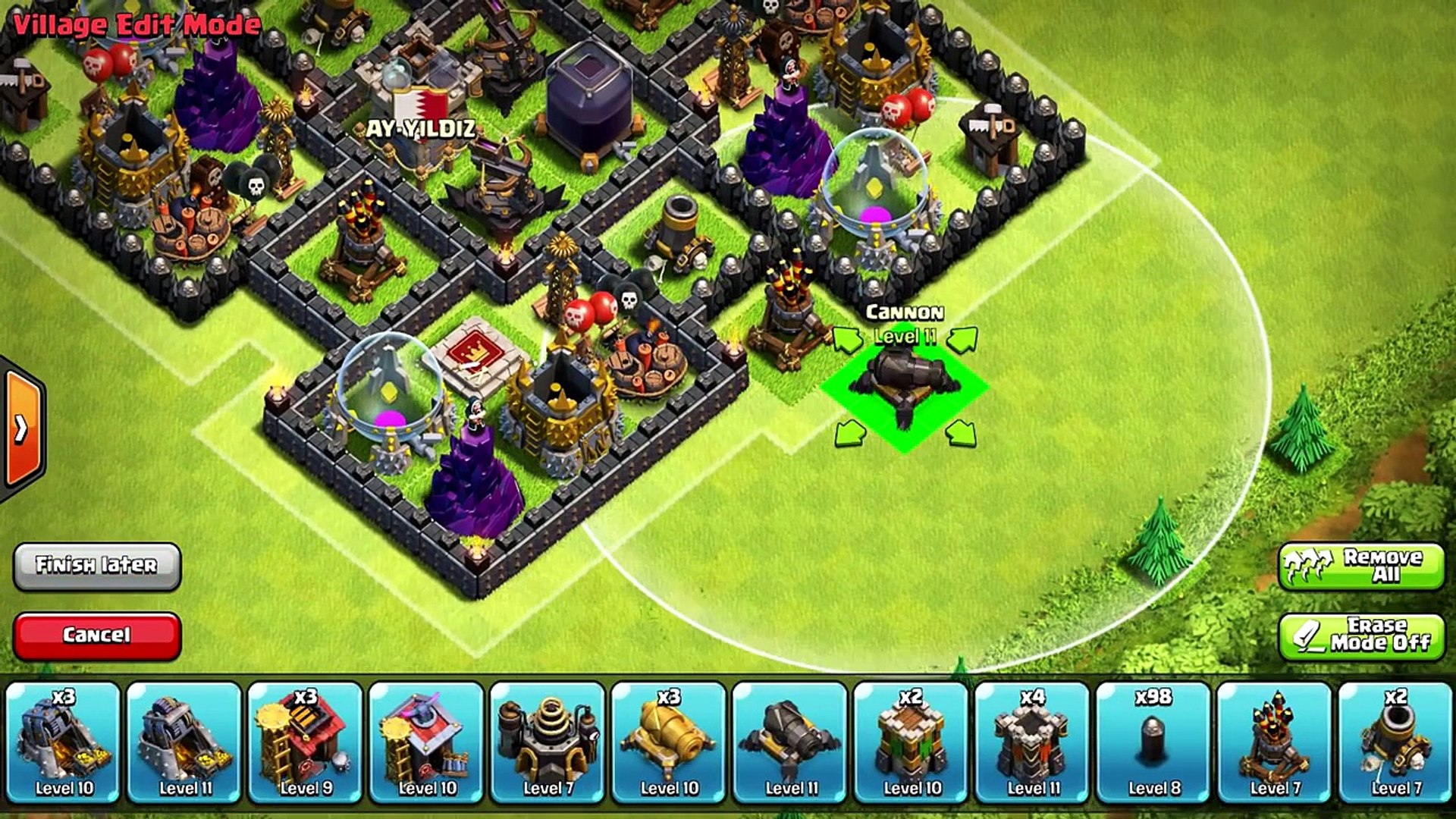Select the level 10 barracks slot
1456x819 pixels.
point(427,742)
